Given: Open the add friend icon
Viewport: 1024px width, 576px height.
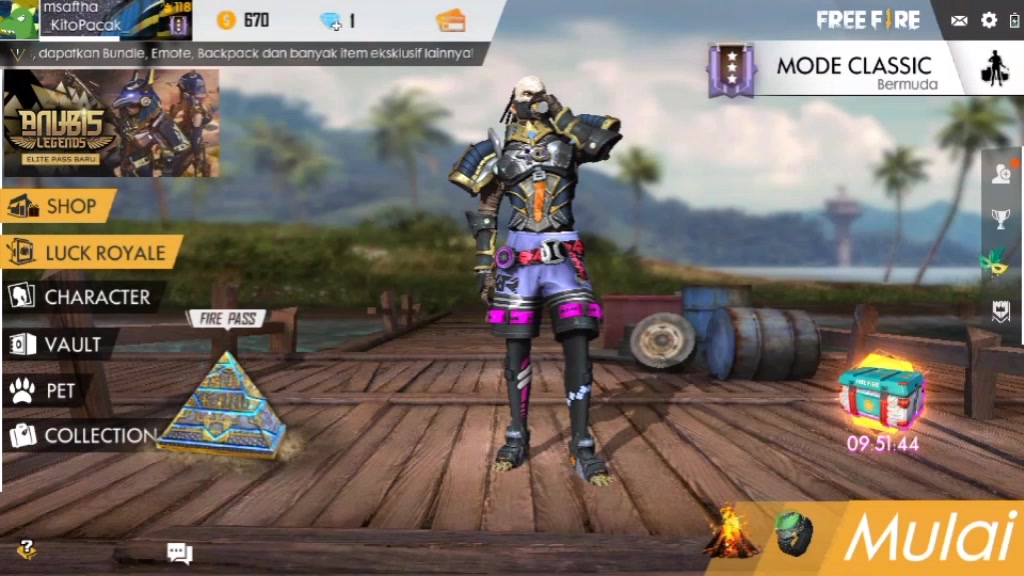Looking at the screenshot, I should [x=1001, y=174].
